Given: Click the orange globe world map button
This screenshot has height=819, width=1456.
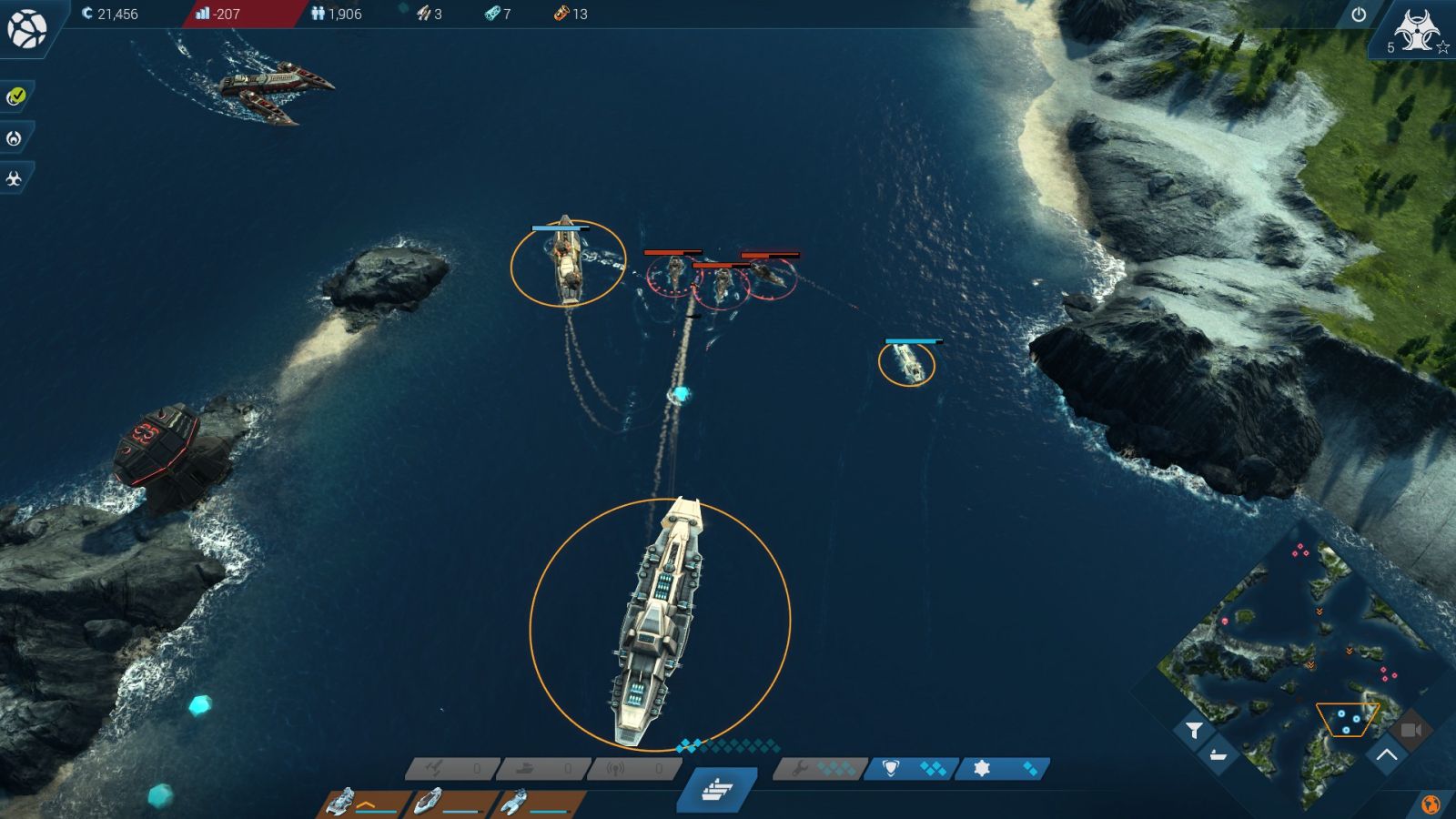Looking at the screenshot, I should click(x=1431, y=804).
